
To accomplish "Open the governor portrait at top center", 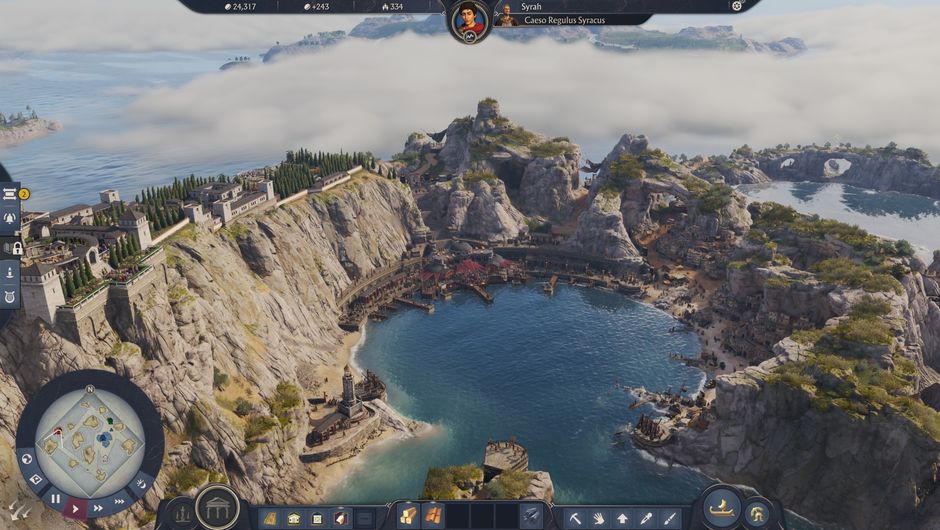I will point(469,20).
